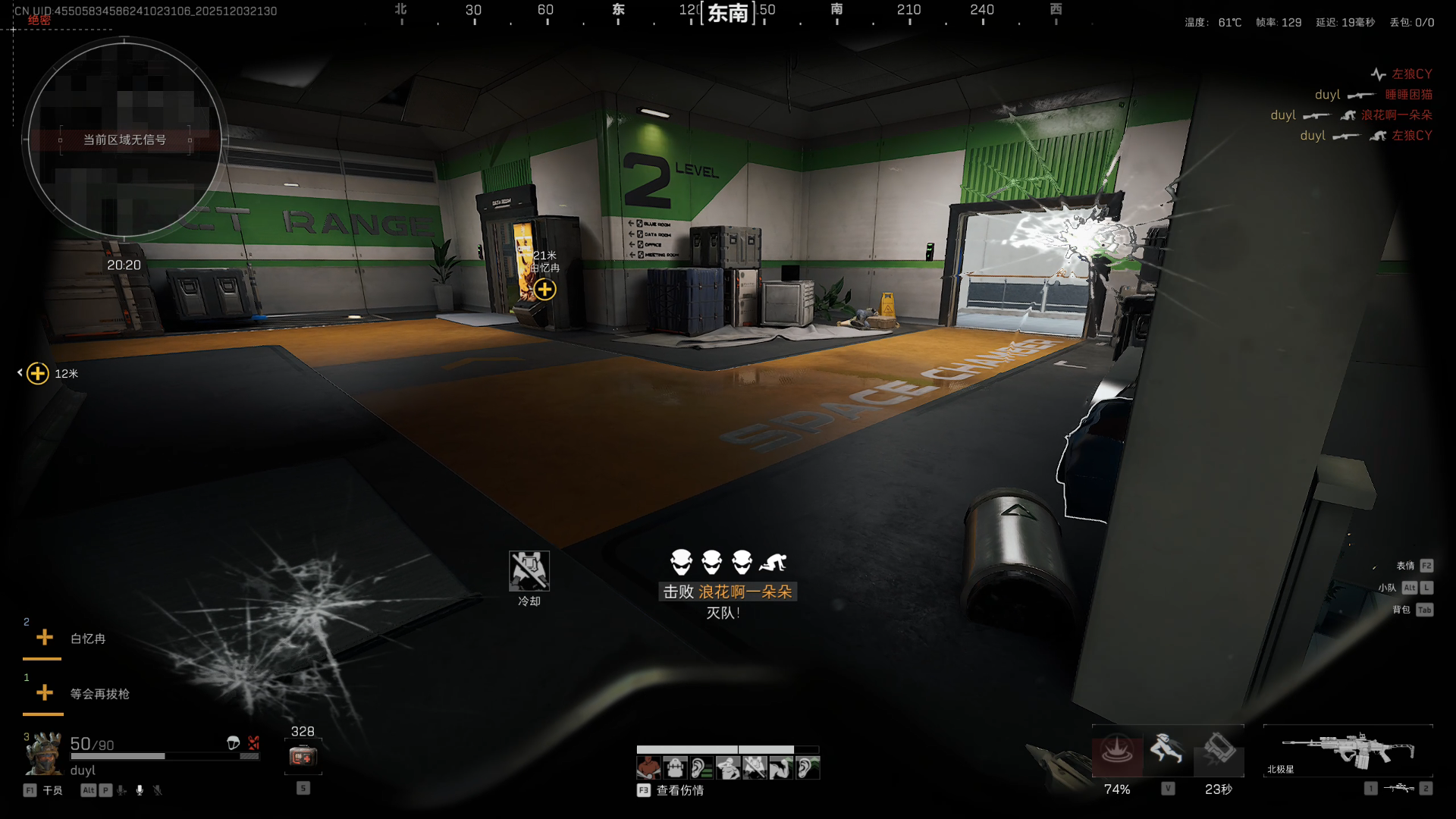
Task: Click the duyl operator portrait
Action: tap(44, 755)
